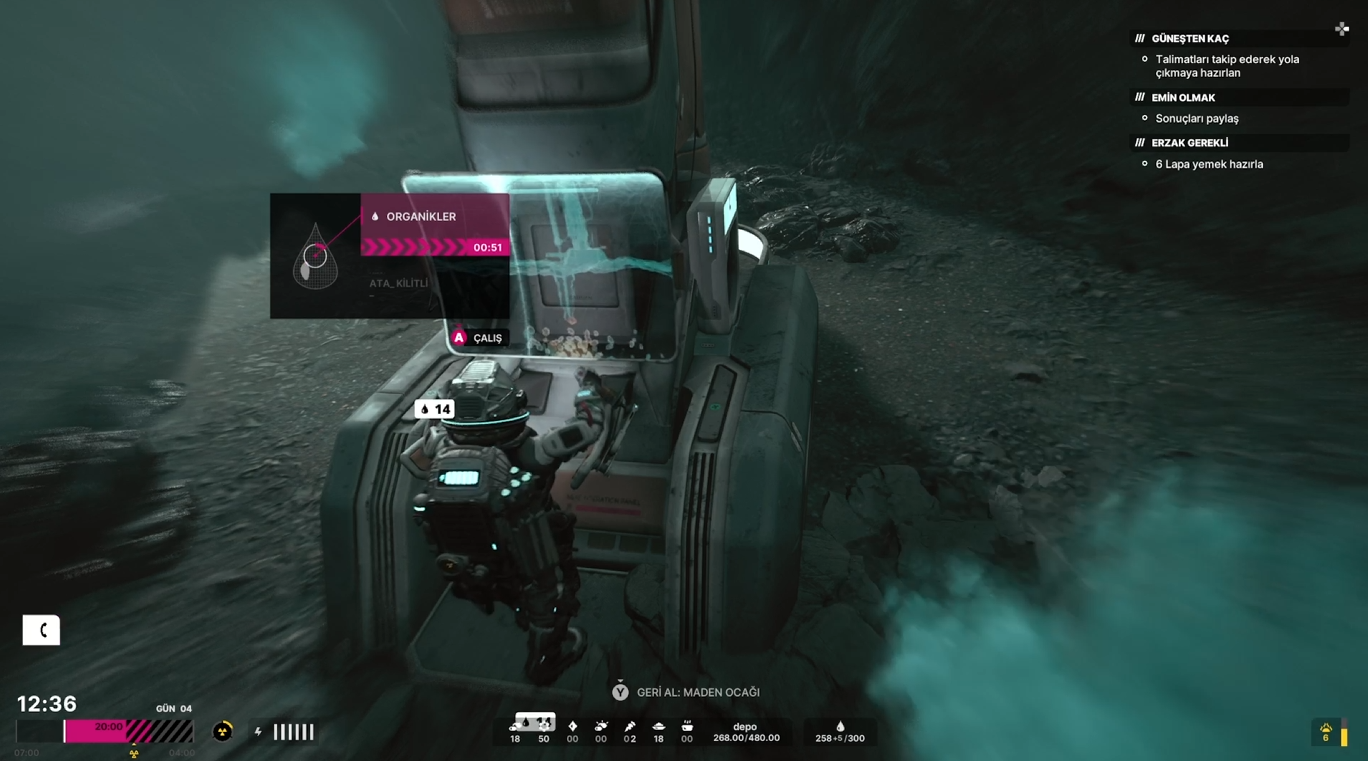The width and height of the screenshot is (1368, 761).
Task: Select the Emin Olmak objective header
Action: pyautogui.click(x=1183, y=98)
